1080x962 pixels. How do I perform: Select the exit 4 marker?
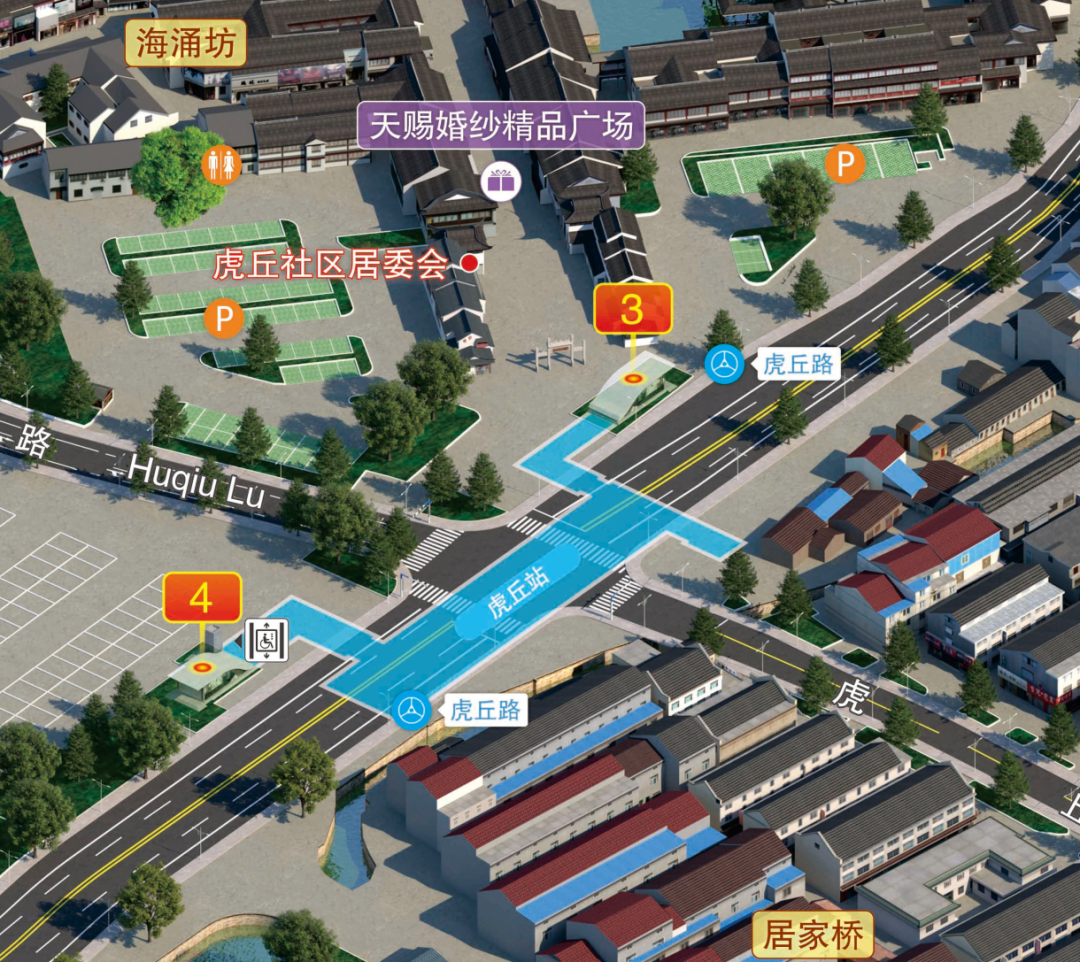coord(202,598)
